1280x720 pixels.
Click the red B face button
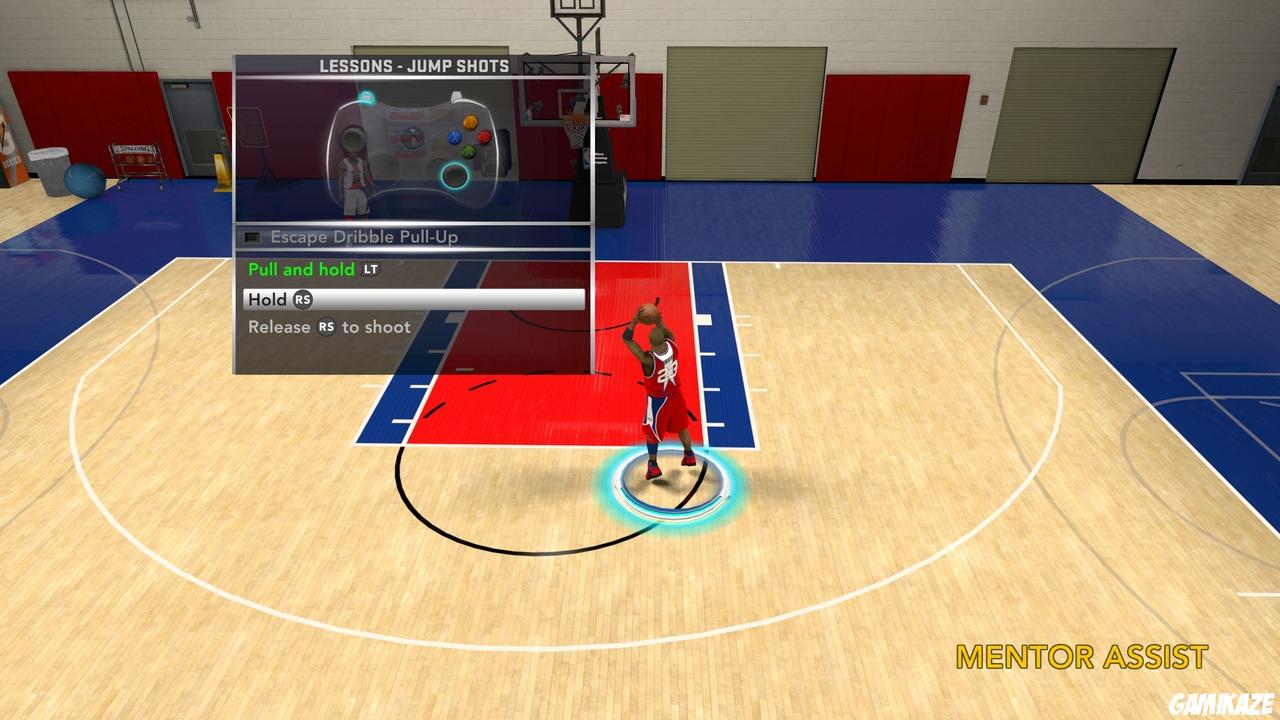pos(485,136)
